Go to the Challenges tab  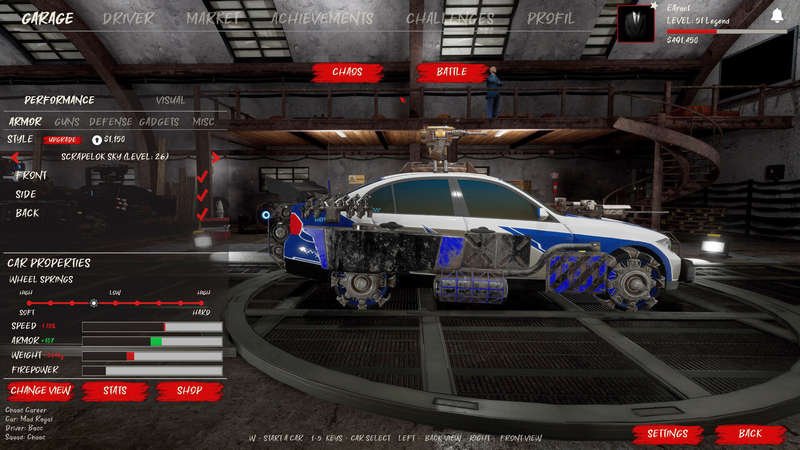(x=450, y=18)
